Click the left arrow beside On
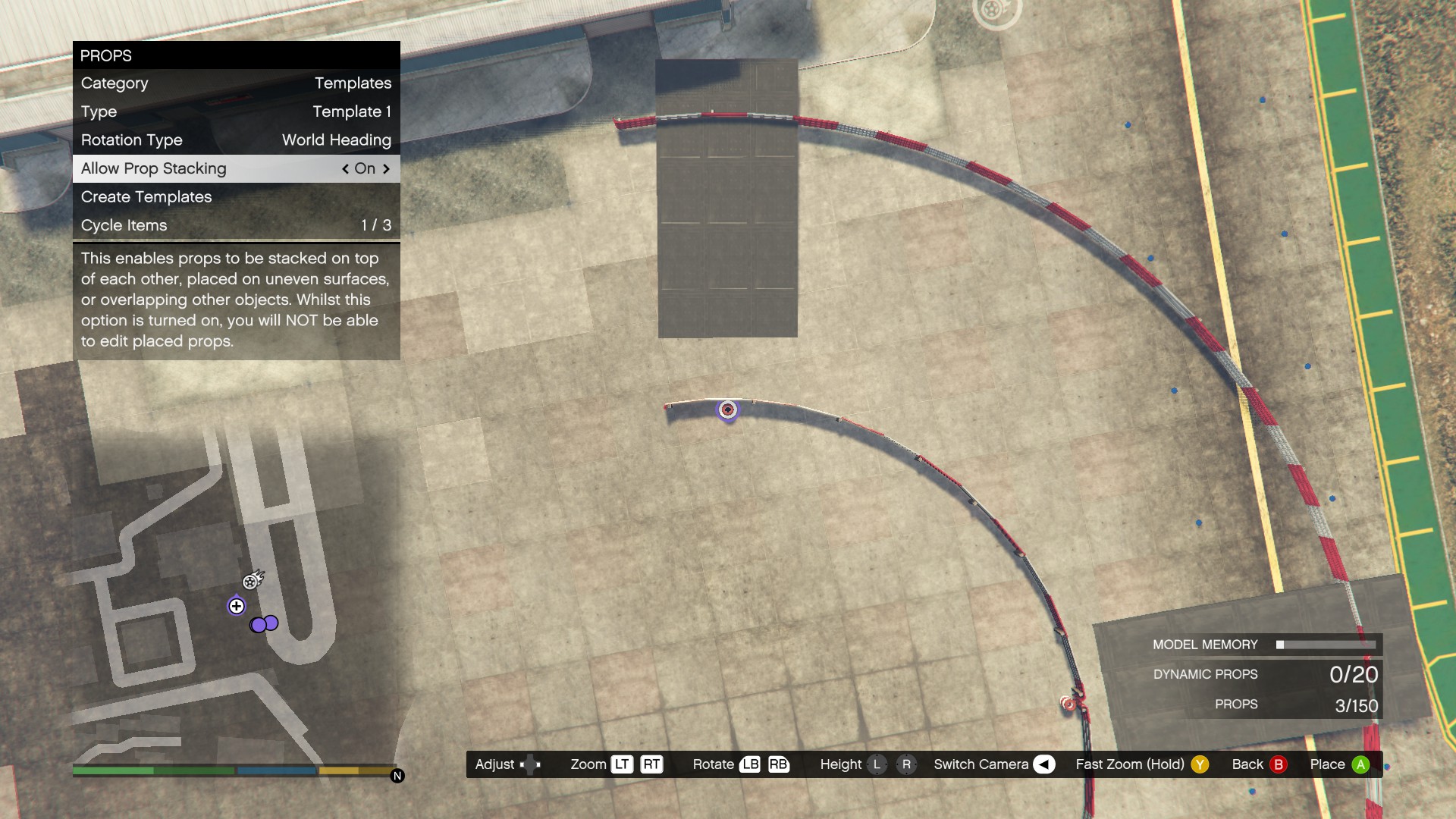1456x819 pixels. [345, 169]
